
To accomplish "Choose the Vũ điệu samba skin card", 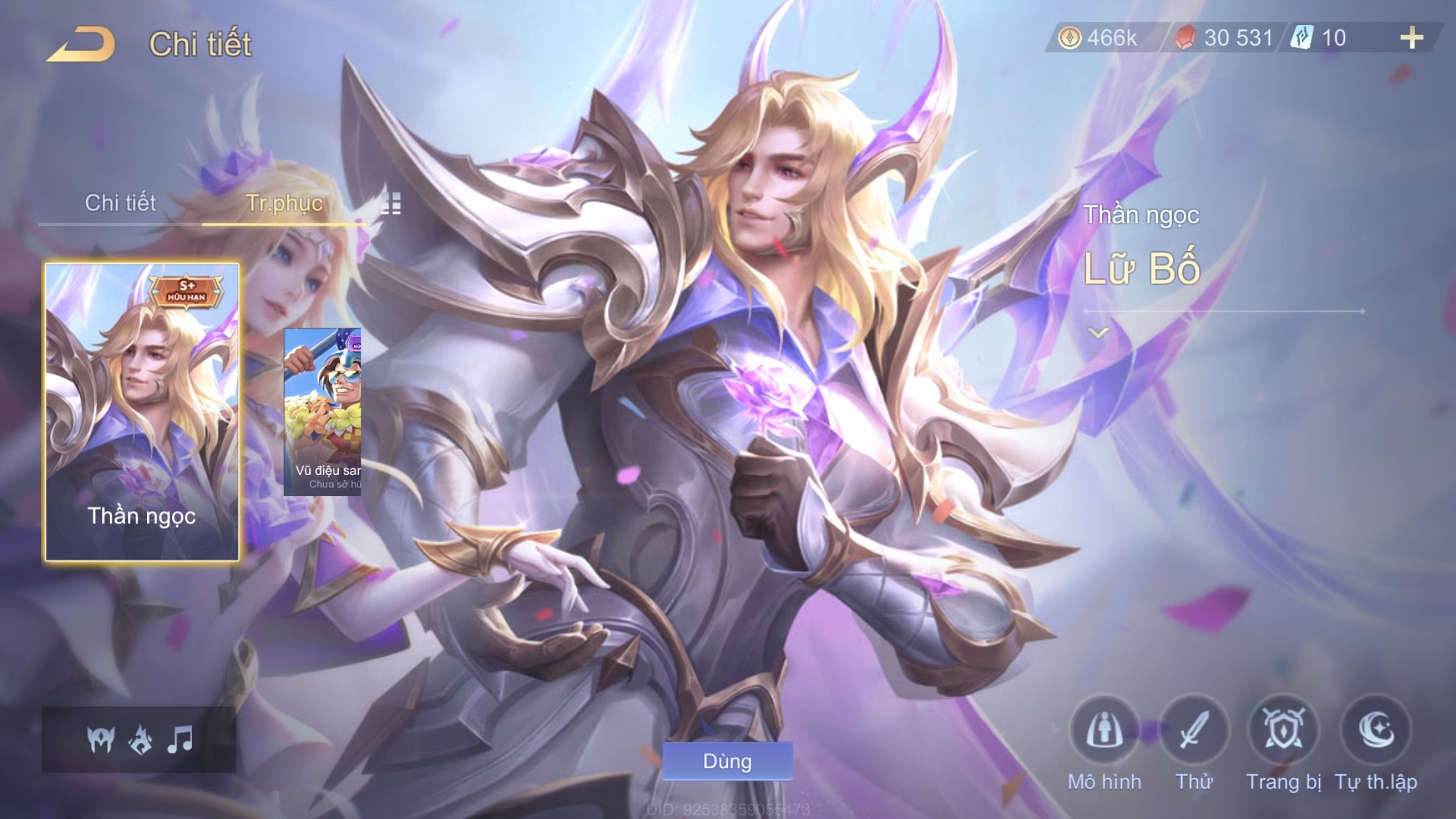I will (322, 412).
